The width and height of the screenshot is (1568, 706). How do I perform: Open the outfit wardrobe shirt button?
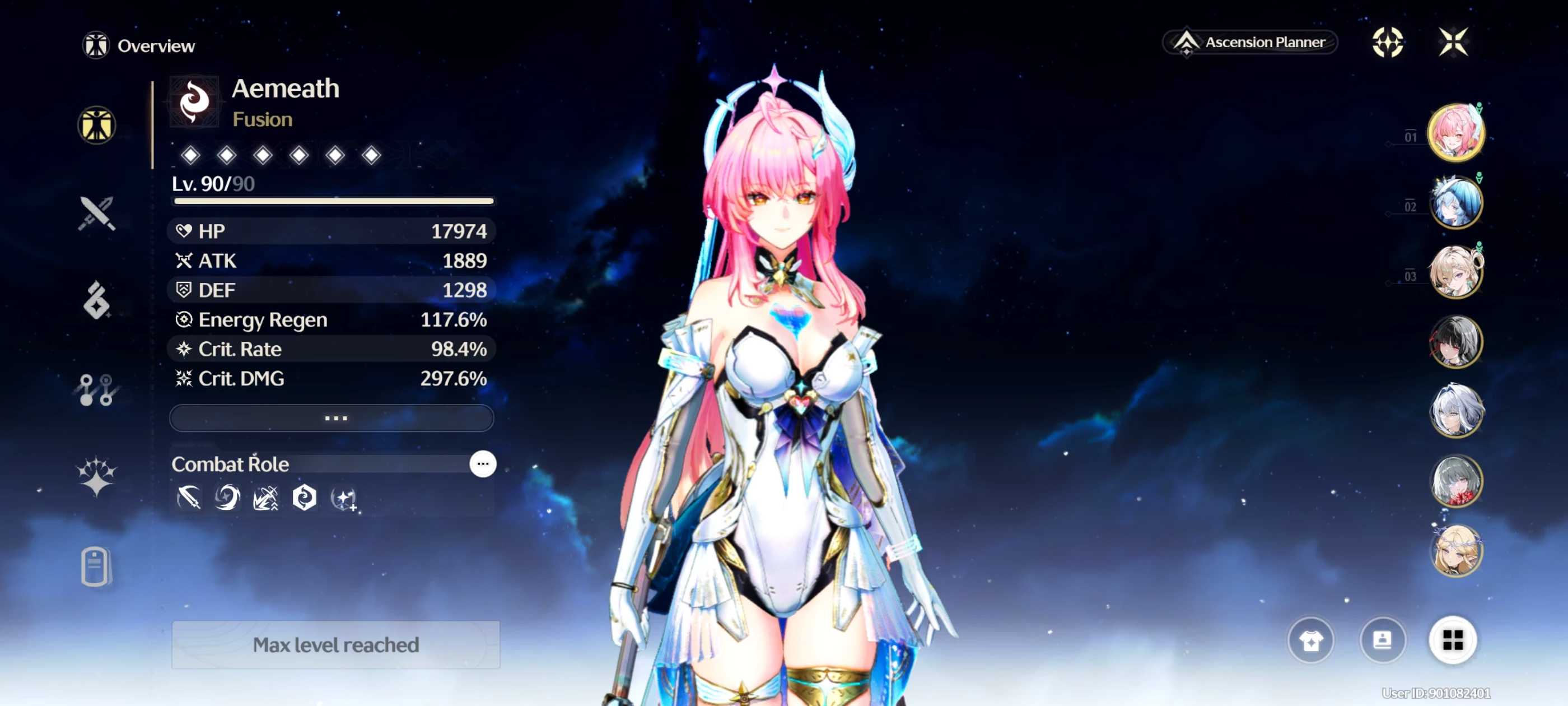tap(1311, 640)
